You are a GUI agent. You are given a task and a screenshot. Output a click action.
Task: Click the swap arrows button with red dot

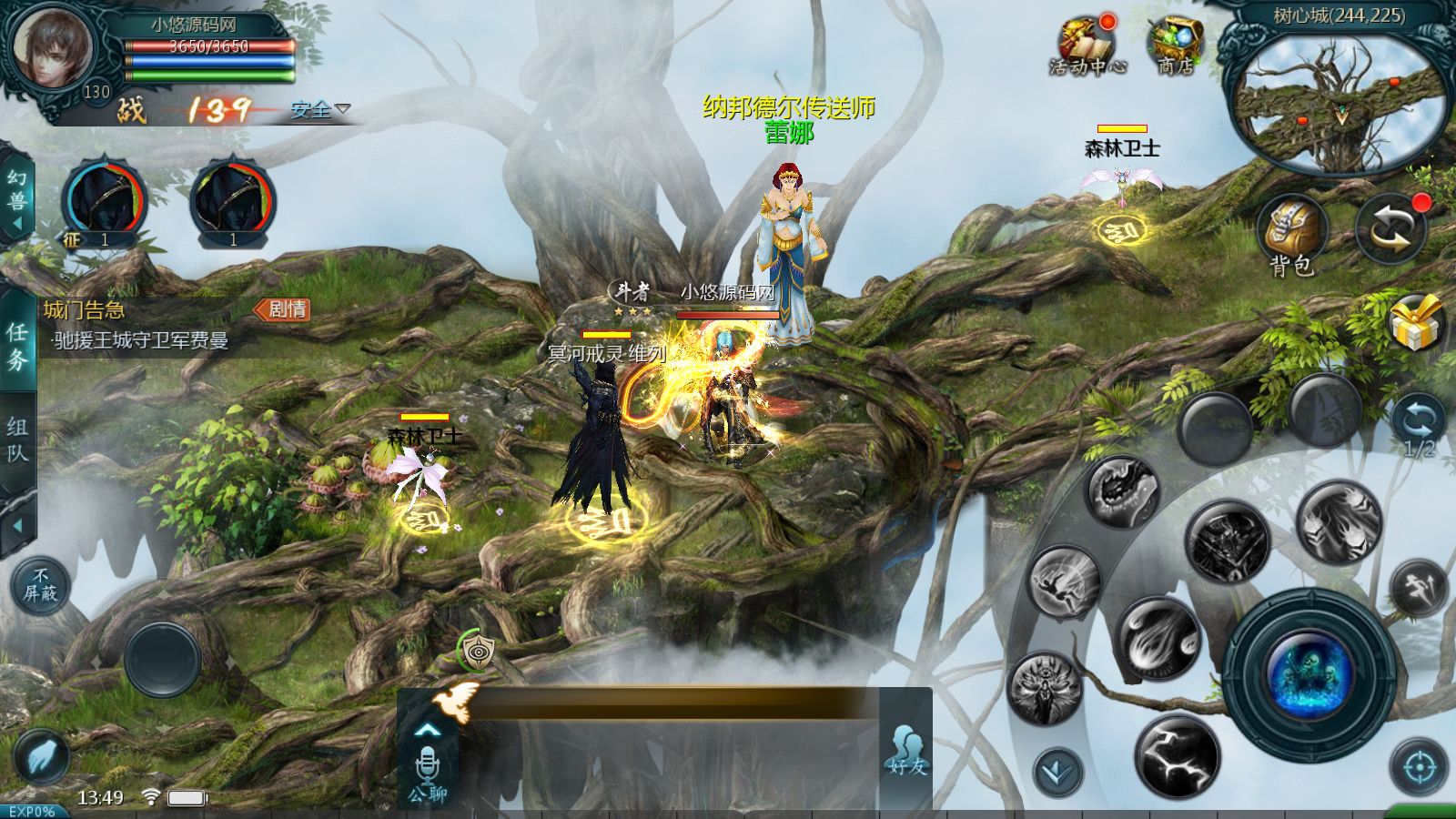coord(1390,229)
